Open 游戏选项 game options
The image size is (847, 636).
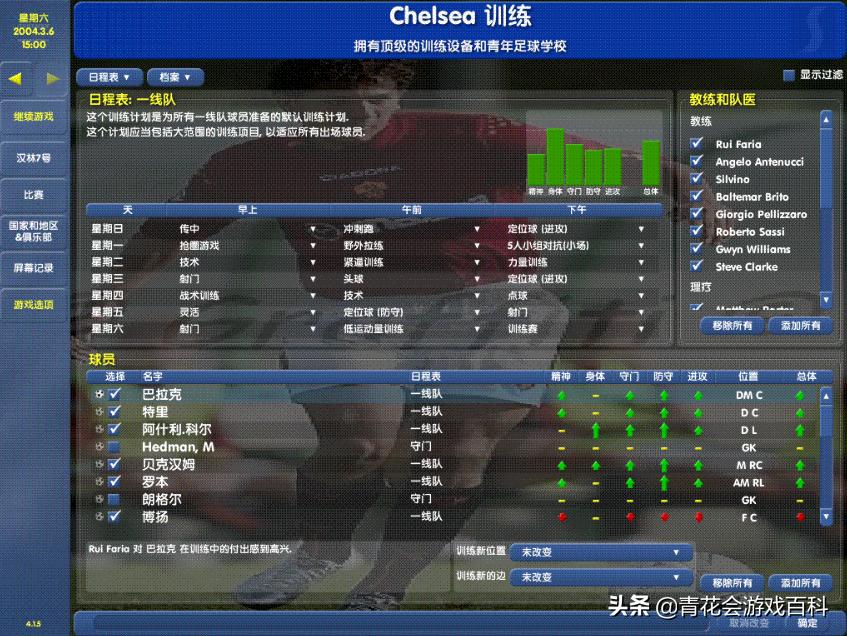point(34,304)
